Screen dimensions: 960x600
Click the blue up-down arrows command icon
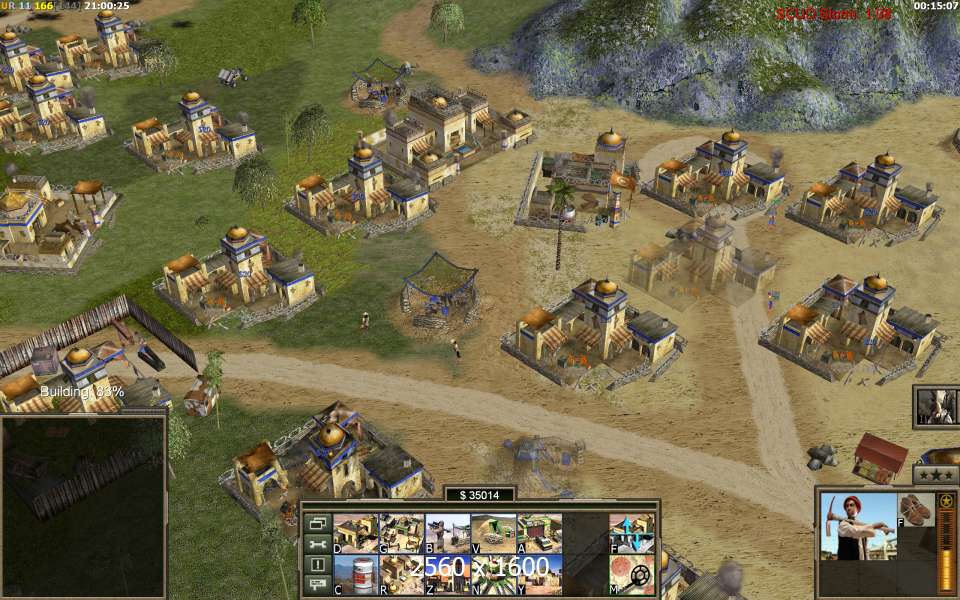coord(631,533)
